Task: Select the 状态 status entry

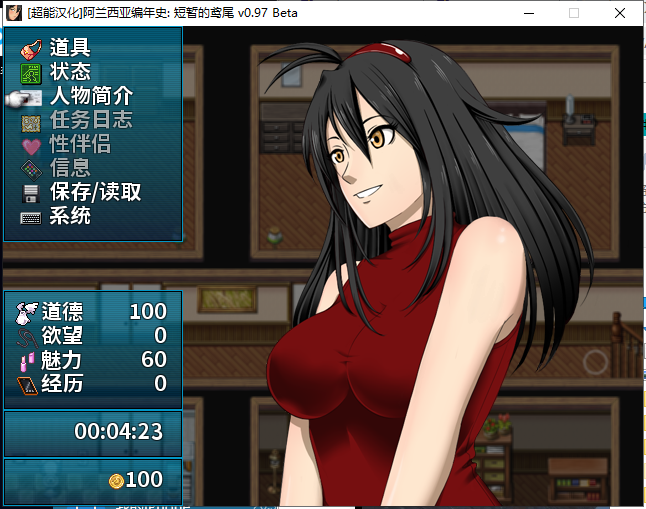Action: [70, 72]
